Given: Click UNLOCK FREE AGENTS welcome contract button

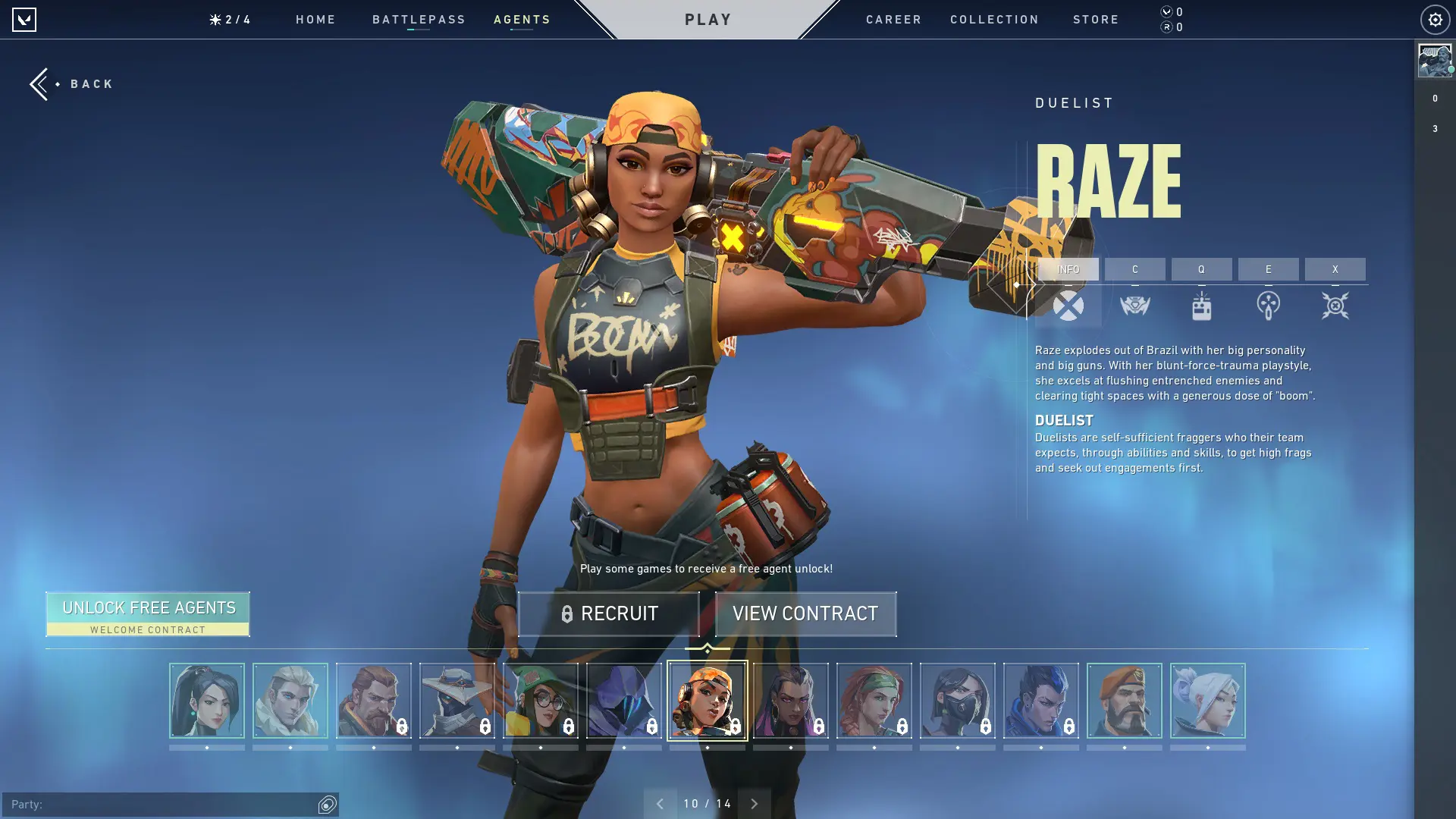Looking at the screenshot, I should [x=148, y=613].
